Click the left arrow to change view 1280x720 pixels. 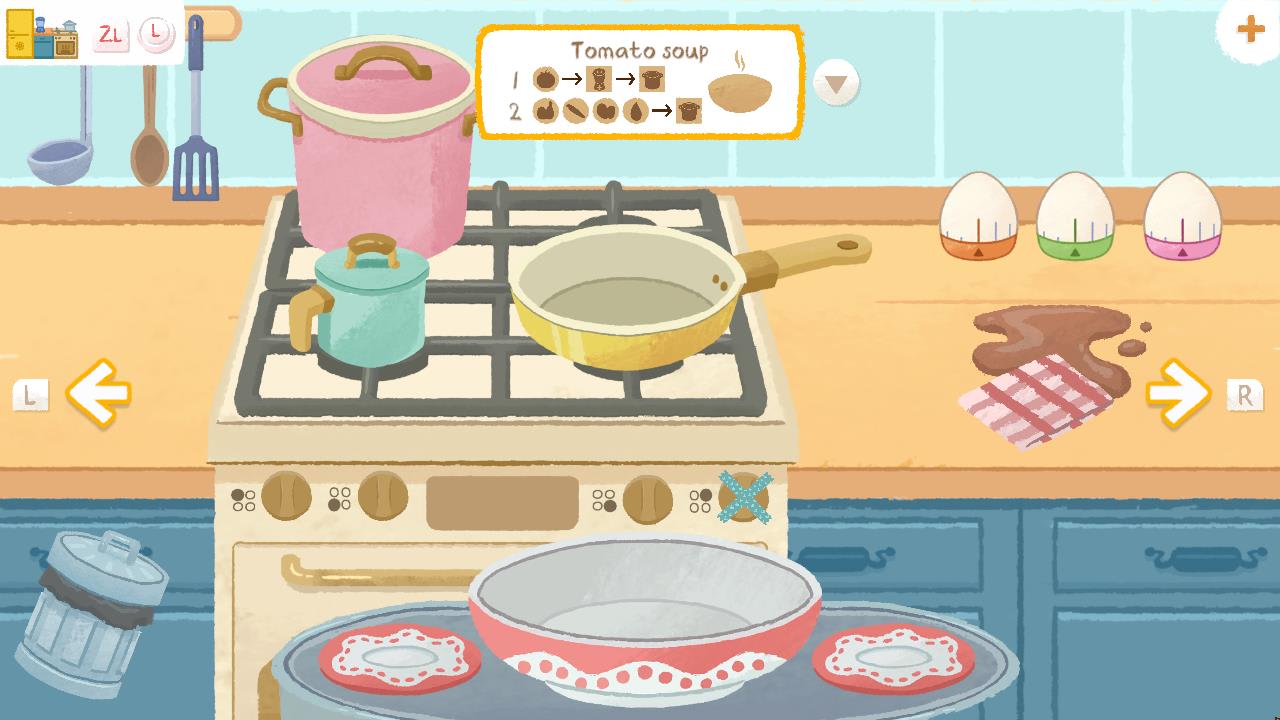pyautogui.click(x=96, y=393)
